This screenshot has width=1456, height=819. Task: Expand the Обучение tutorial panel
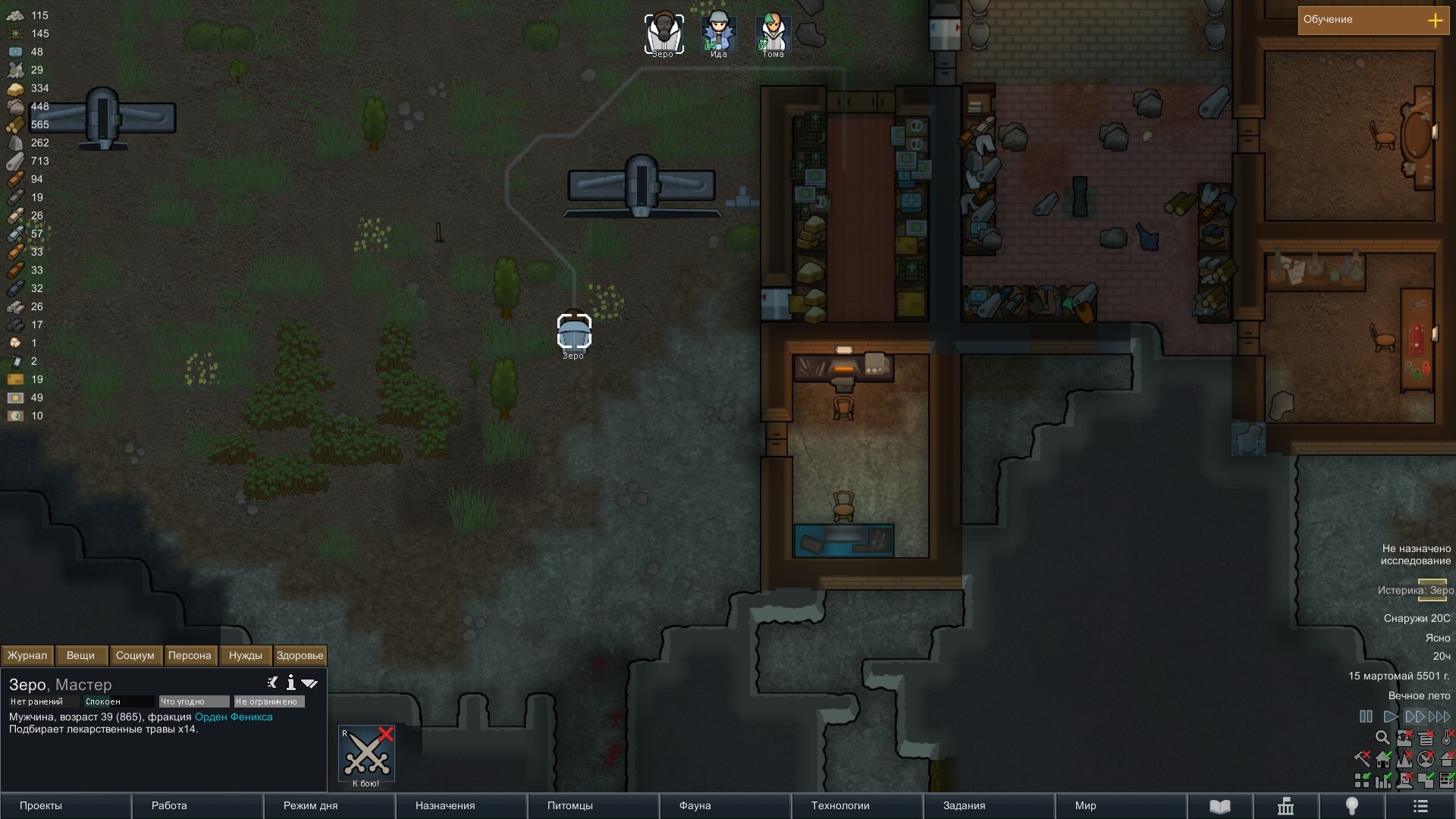click(1435, 20)
